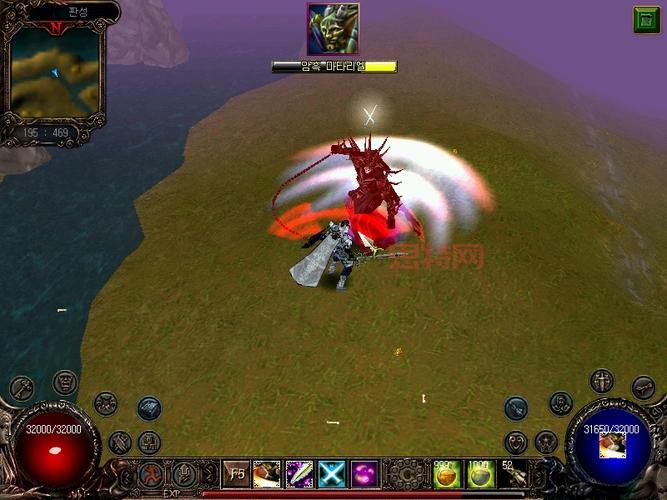This screenshot has height=500, width=667.
Task: Open the green menu button in the corner
Action: click(646, 19)
